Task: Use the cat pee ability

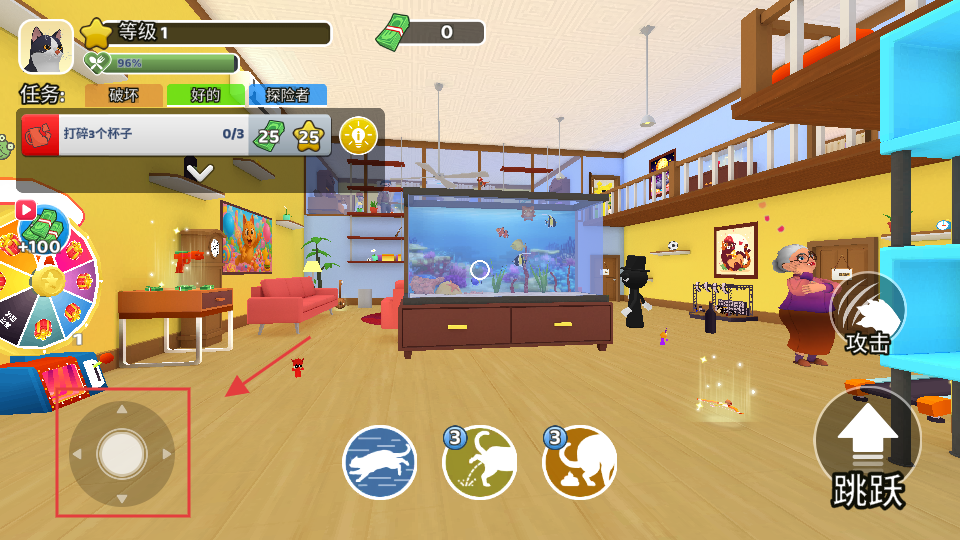Action: [x=480, y=463]
